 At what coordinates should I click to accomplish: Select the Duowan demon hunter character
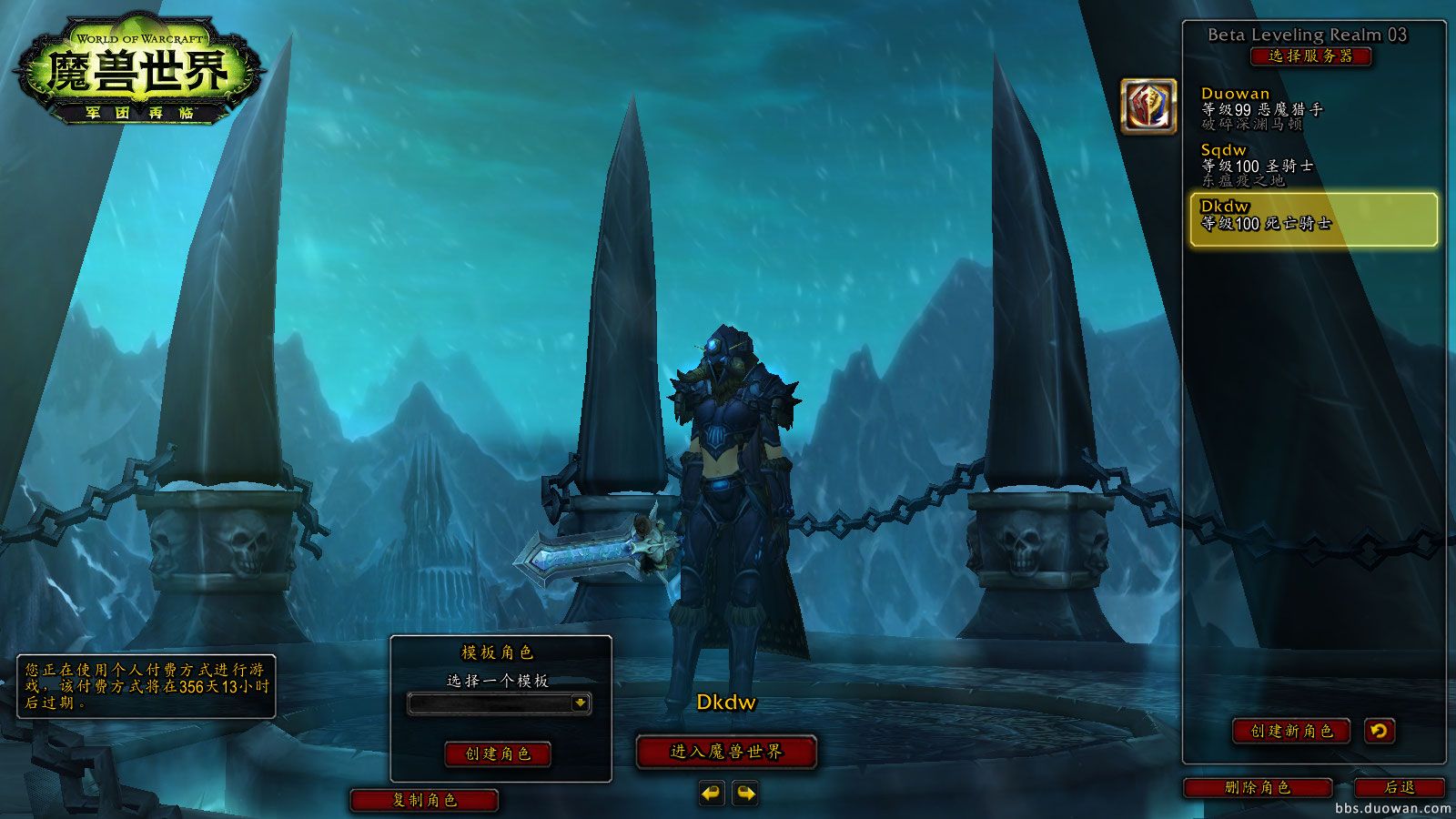[1310, 108]
